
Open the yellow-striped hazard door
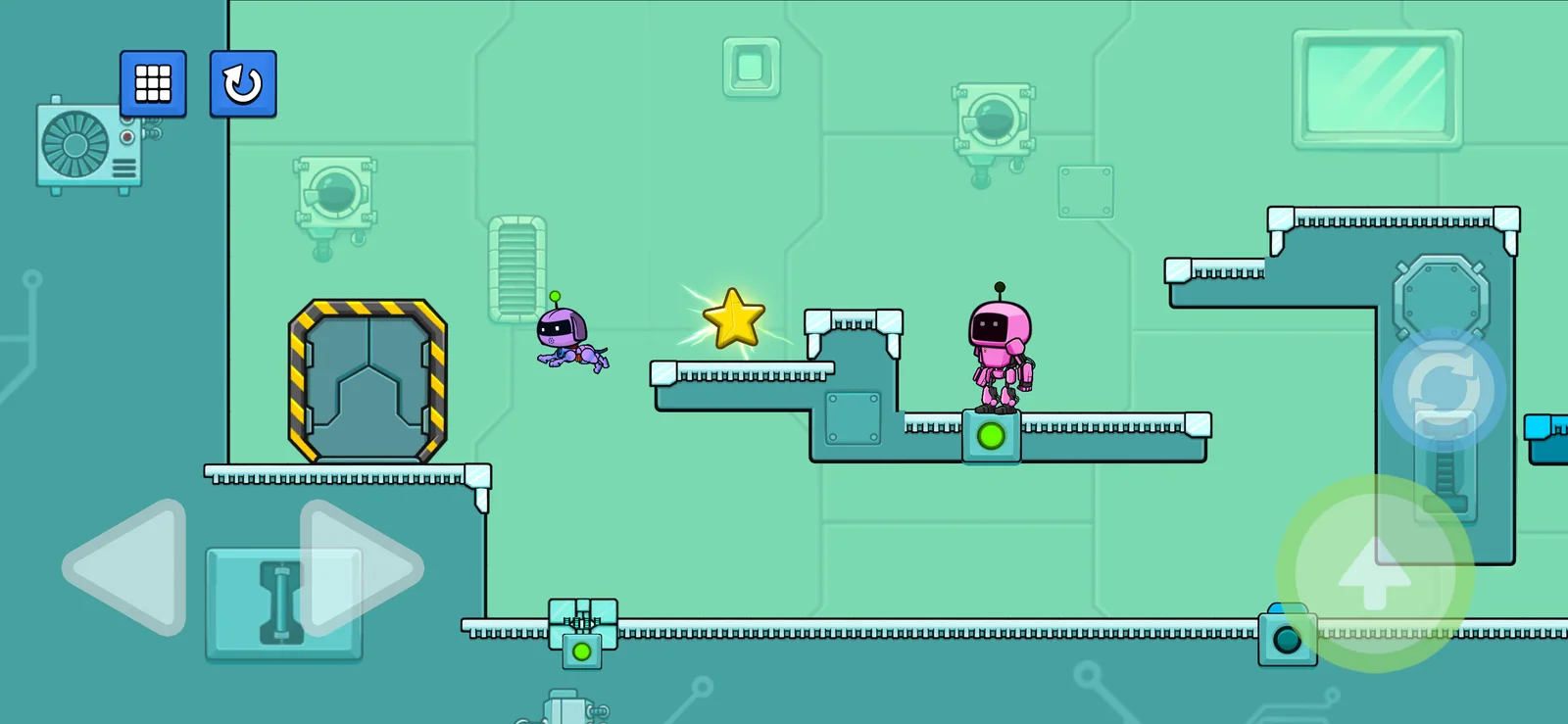[367, 377]
